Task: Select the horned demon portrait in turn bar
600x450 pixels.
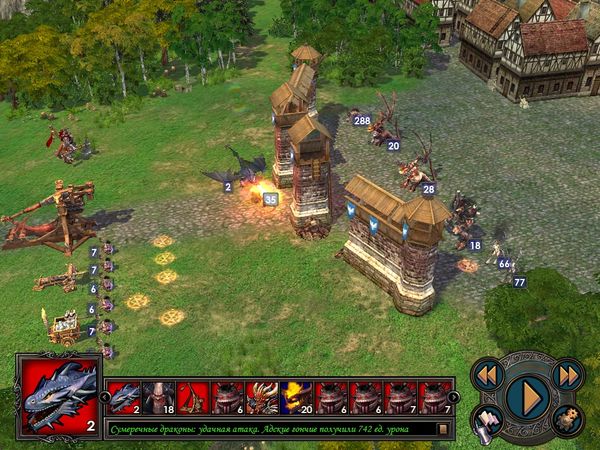Action: [x=262, y=397]
